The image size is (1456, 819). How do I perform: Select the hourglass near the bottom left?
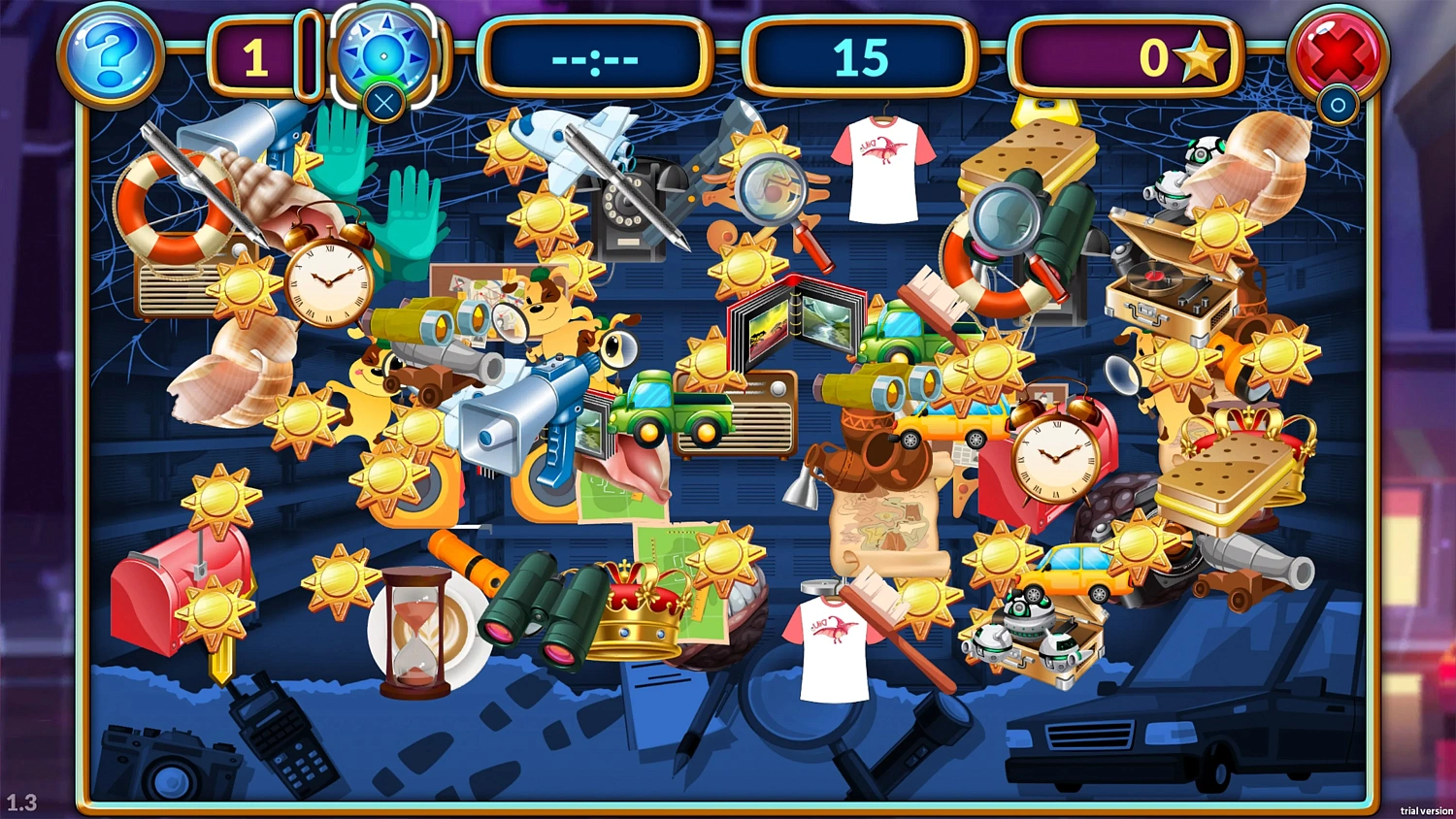click(x=414, y=626)
